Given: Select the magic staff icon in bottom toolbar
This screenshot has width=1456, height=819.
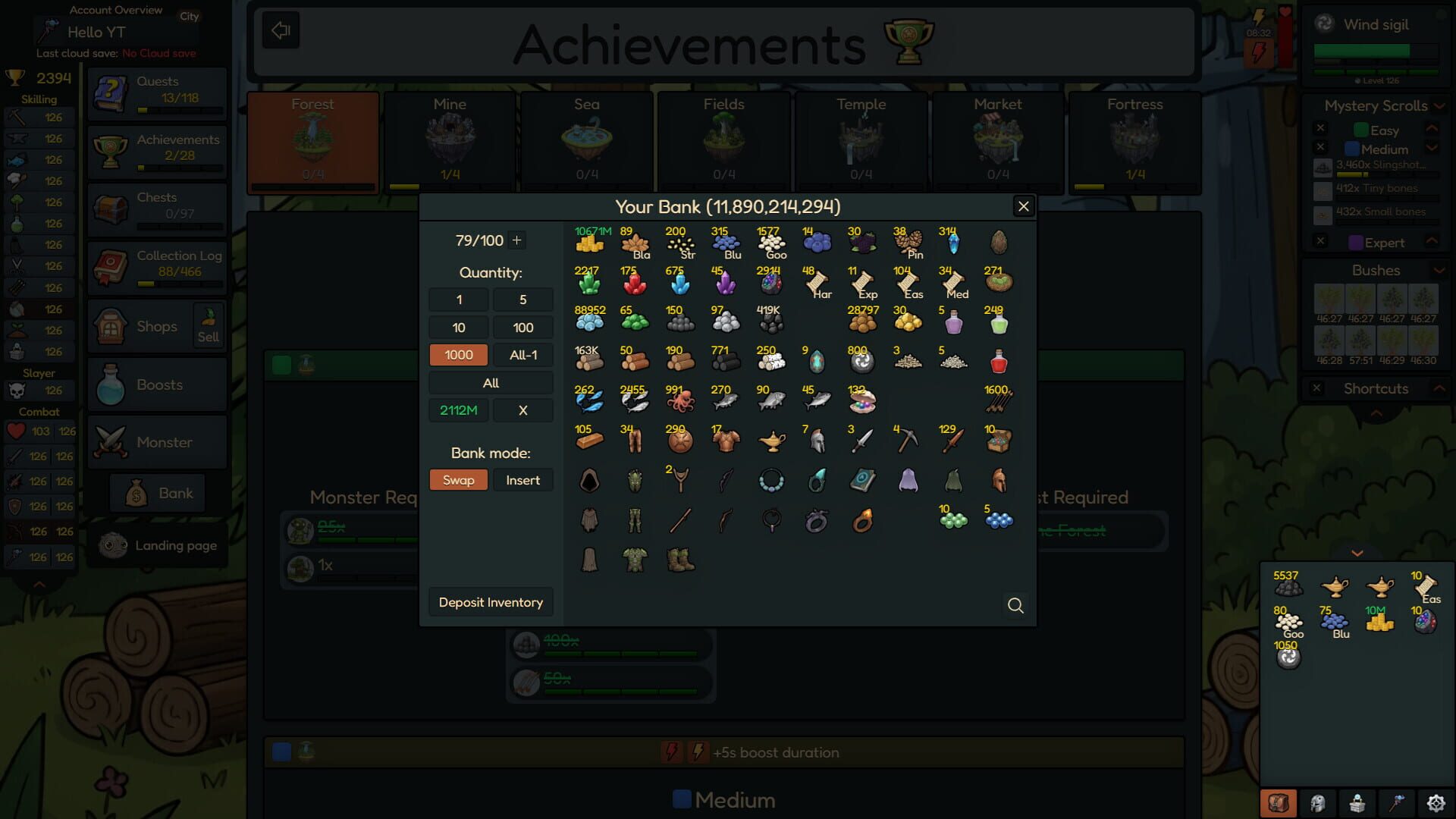Looking at the screenshot, I should [x=1398, y=802].
